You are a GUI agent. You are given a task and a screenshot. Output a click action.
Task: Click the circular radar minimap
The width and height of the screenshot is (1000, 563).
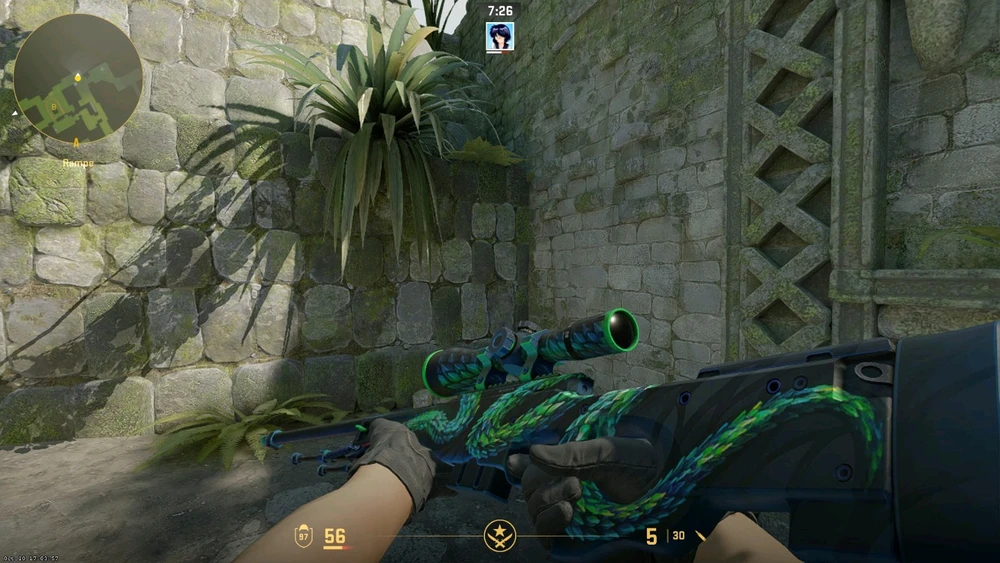tap(78, 77)
